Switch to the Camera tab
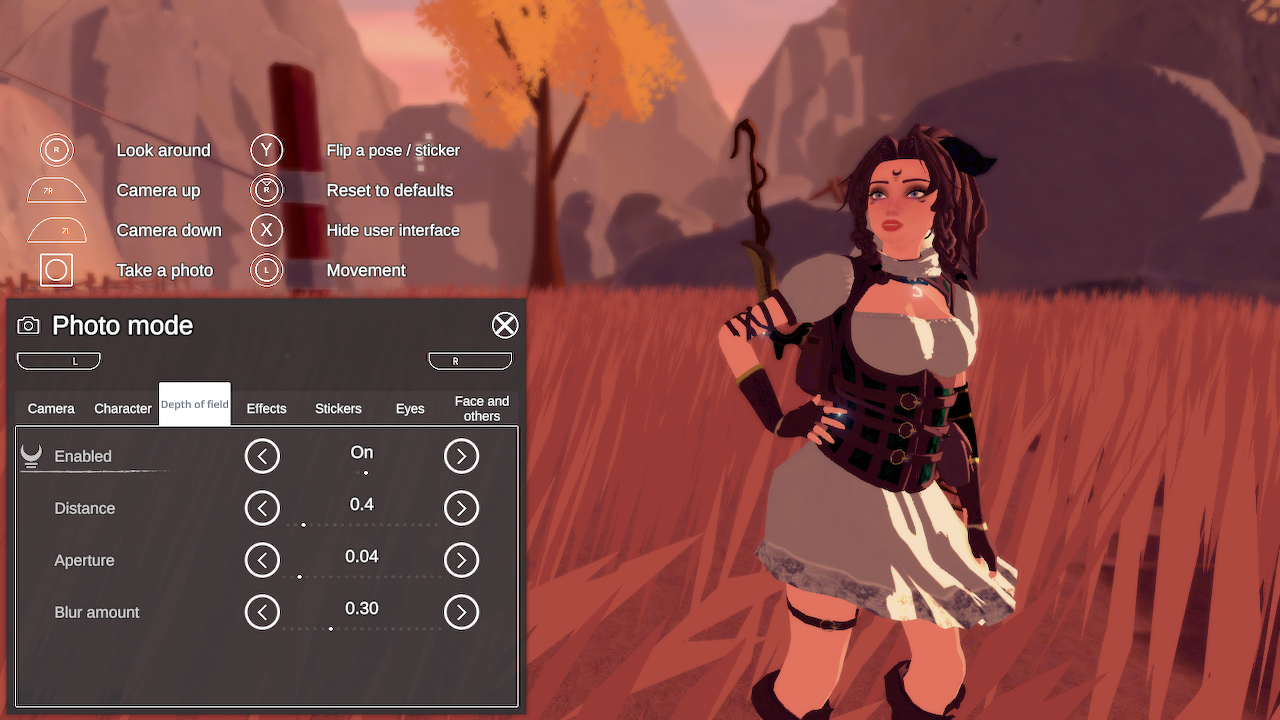The height and width of the screenshot is (720, 1280). [50, 408]
